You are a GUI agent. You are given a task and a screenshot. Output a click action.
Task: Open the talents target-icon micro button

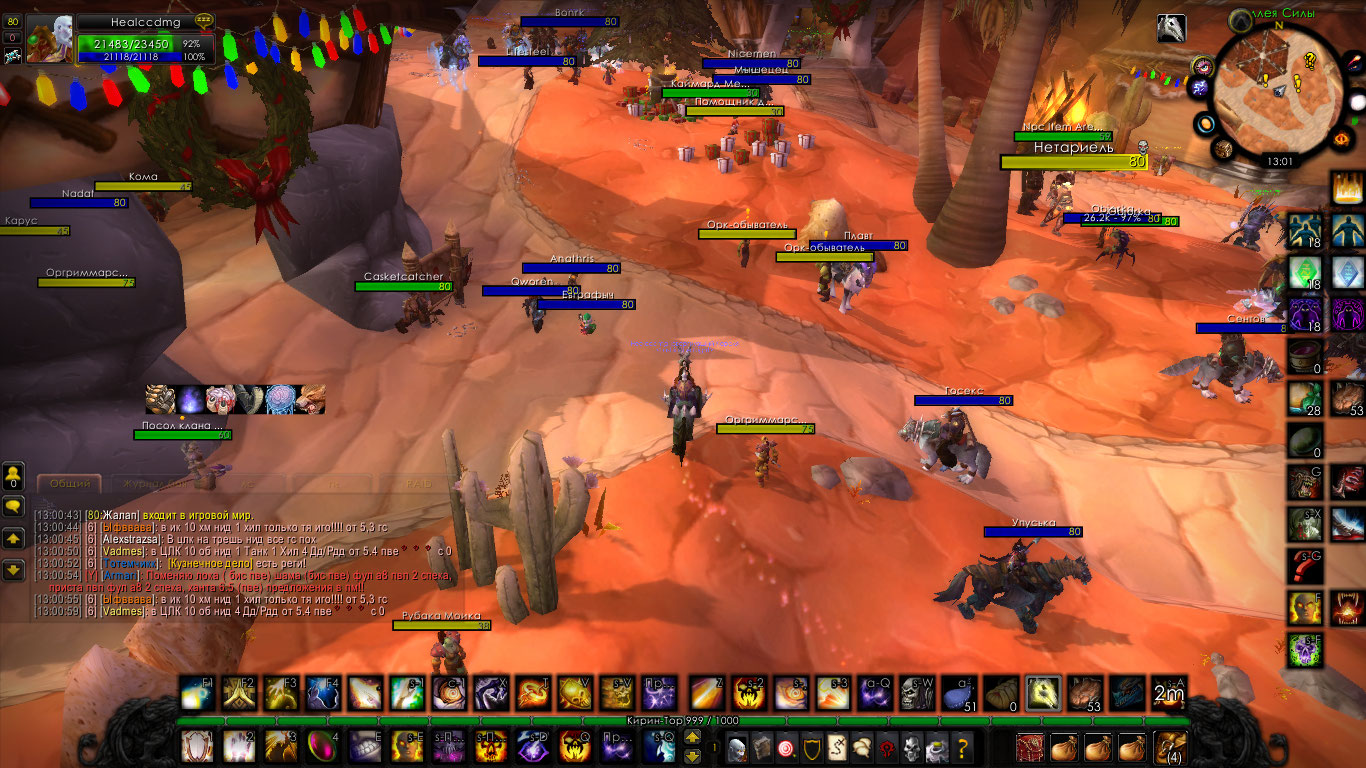[788, 747]
